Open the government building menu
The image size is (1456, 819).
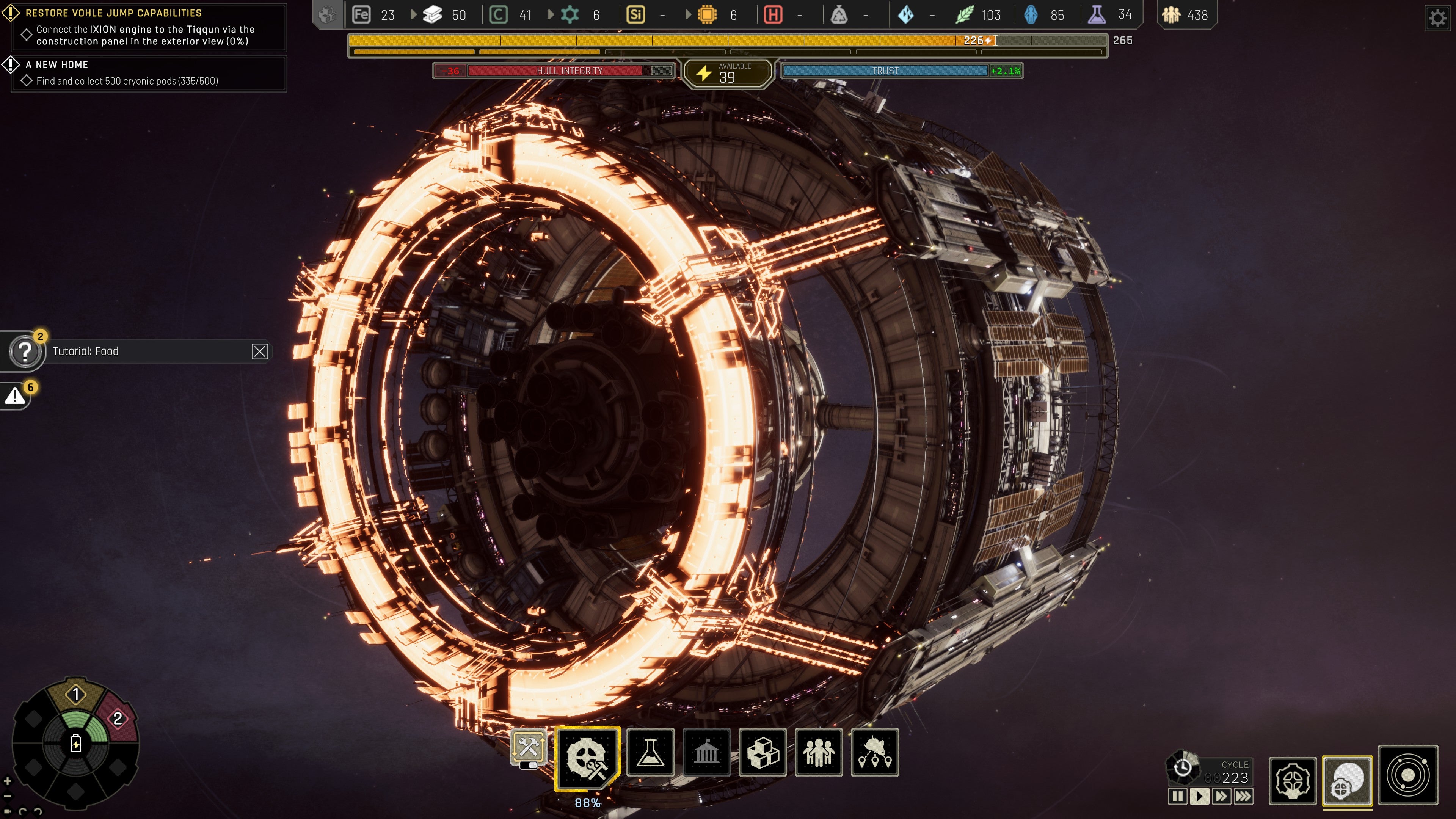(706, 753)
